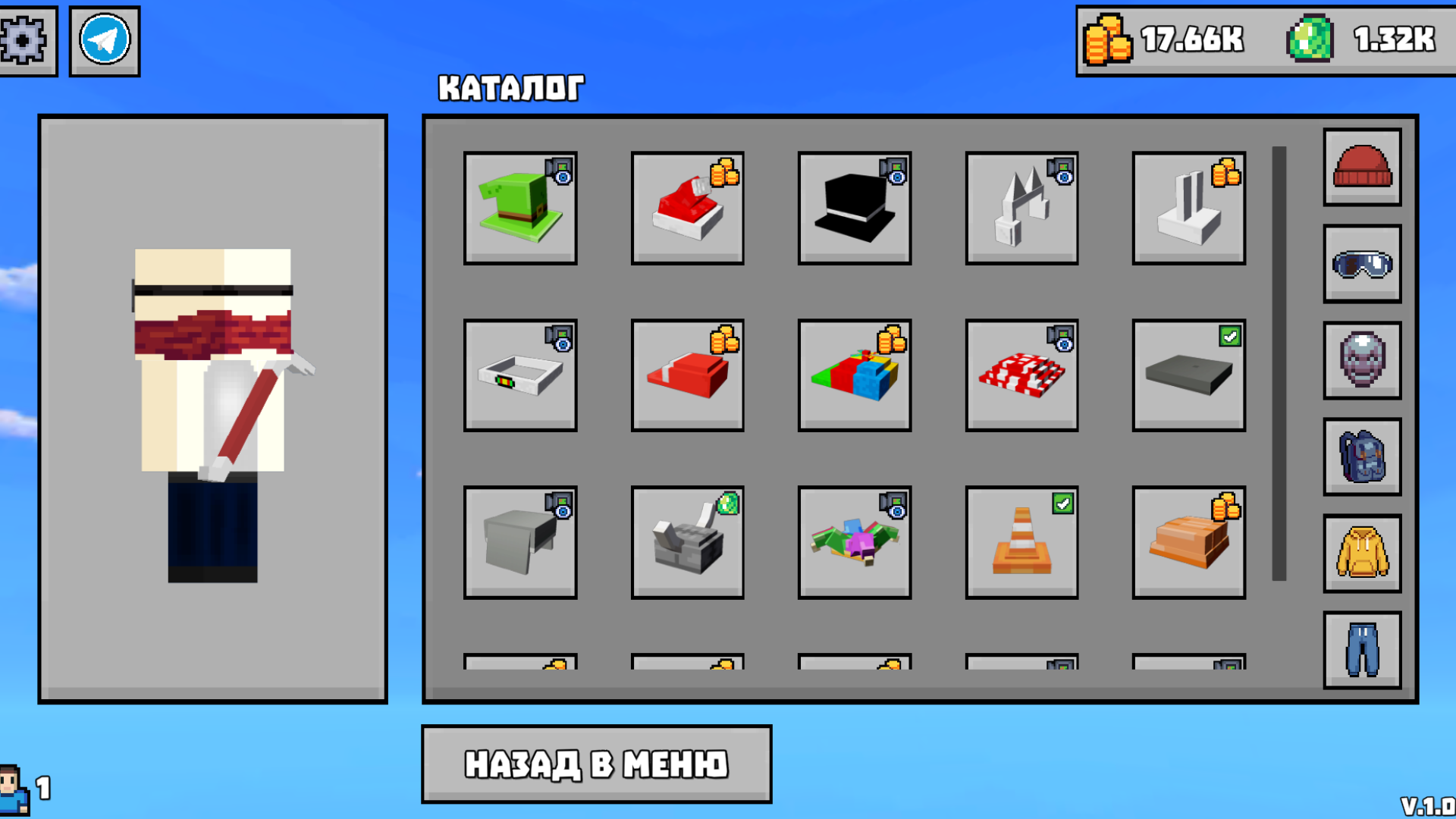Image resolution: width=1456 pixels, height=819 pixels.
Task: Equip the owned traffic cone hat
Action: pyautogui.click(x=1021, y=543)
